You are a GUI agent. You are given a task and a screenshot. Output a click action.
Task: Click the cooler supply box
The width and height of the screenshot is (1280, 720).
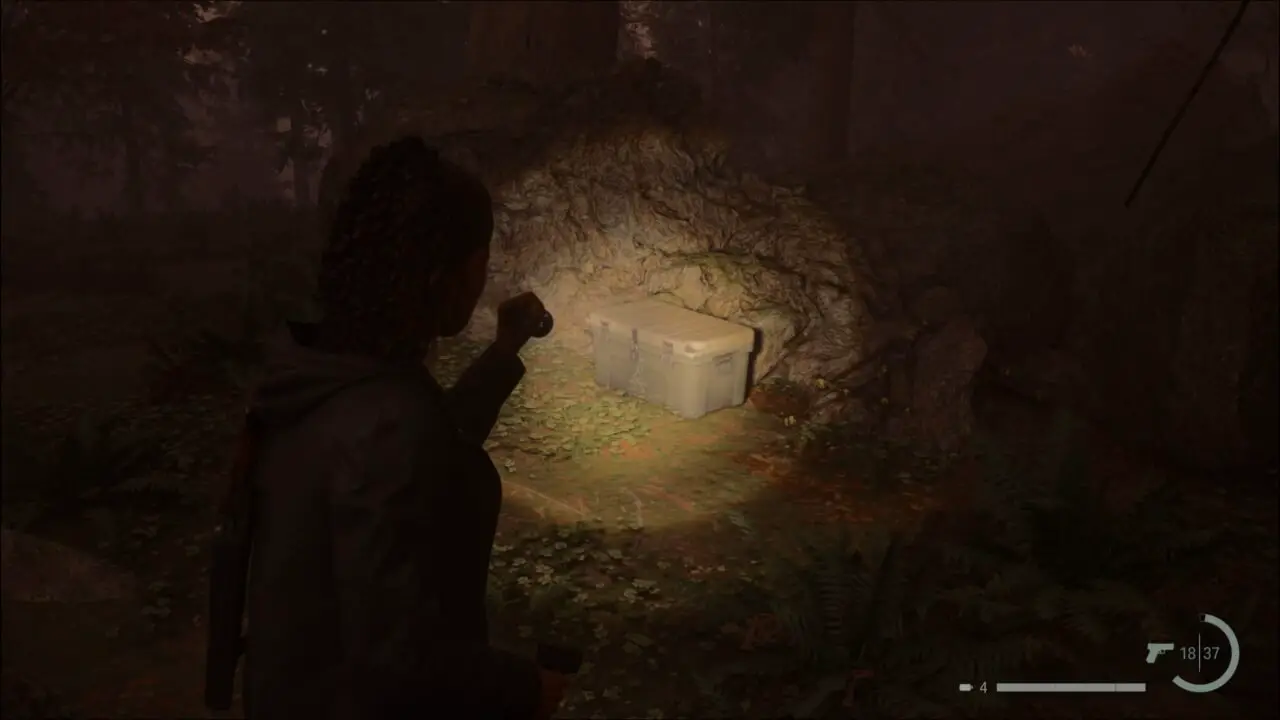[670, 360]
